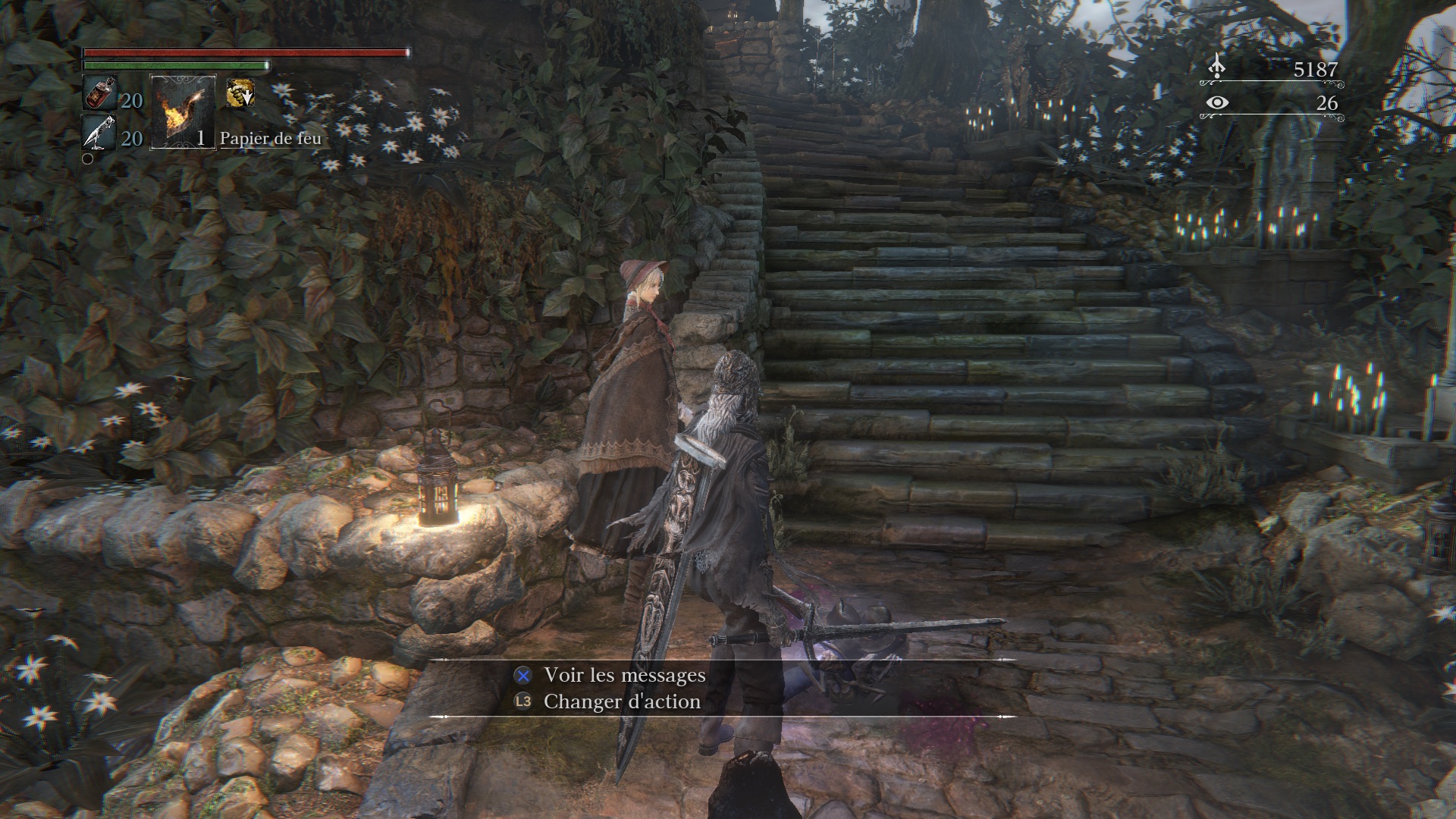Use the Papier de feu quick item
Image resolution: width=1456 pixels, height=819 pixels.
coord(183,112)
